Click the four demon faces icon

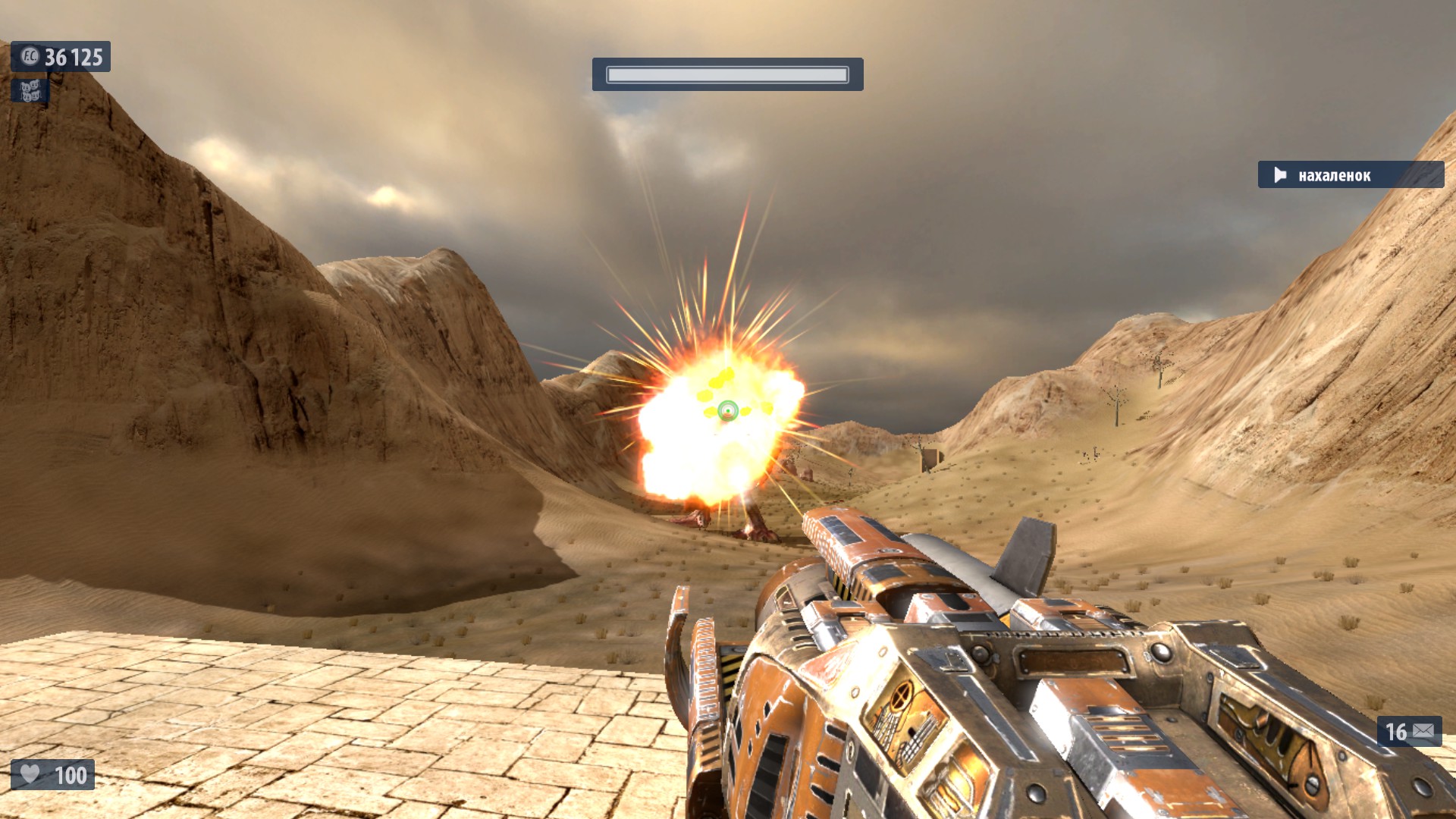(30, 91)
